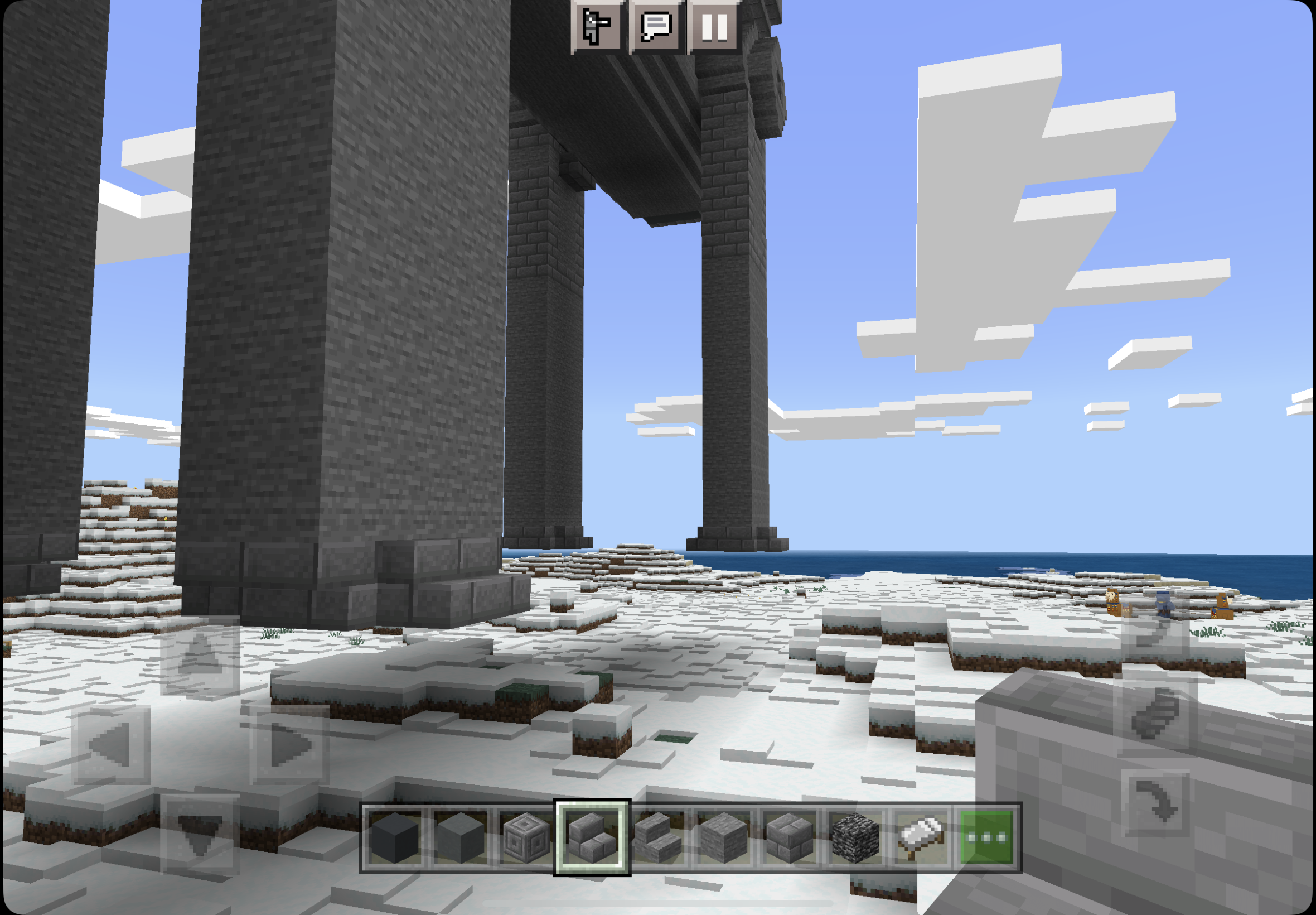Tap the move left arrow
This screenshot has width=1316, height=915.
111,745
